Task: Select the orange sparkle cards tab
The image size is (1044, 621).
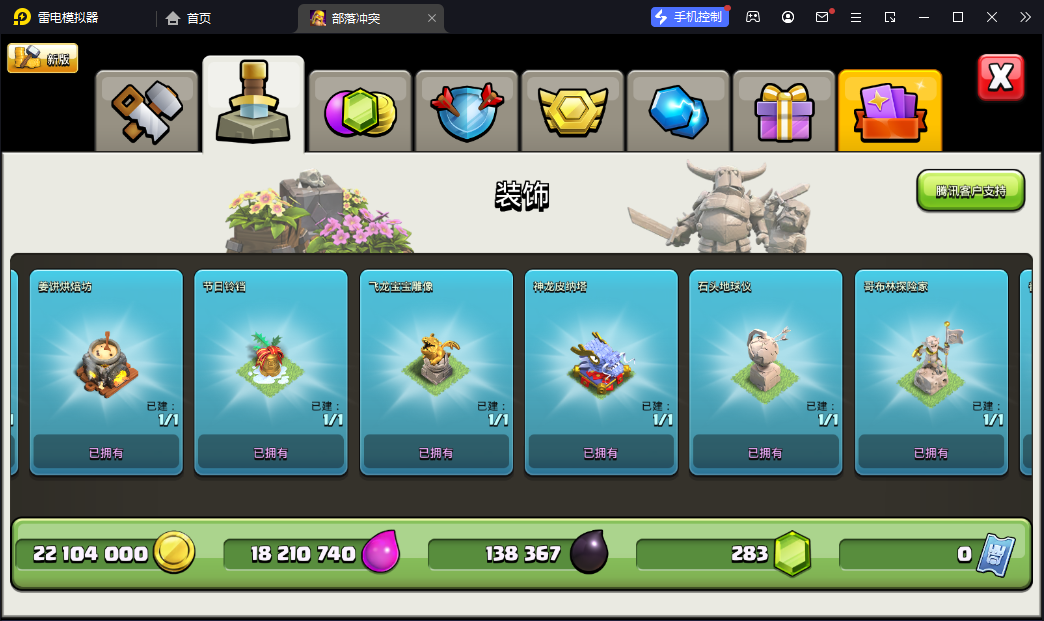Action: click(890, 110)
